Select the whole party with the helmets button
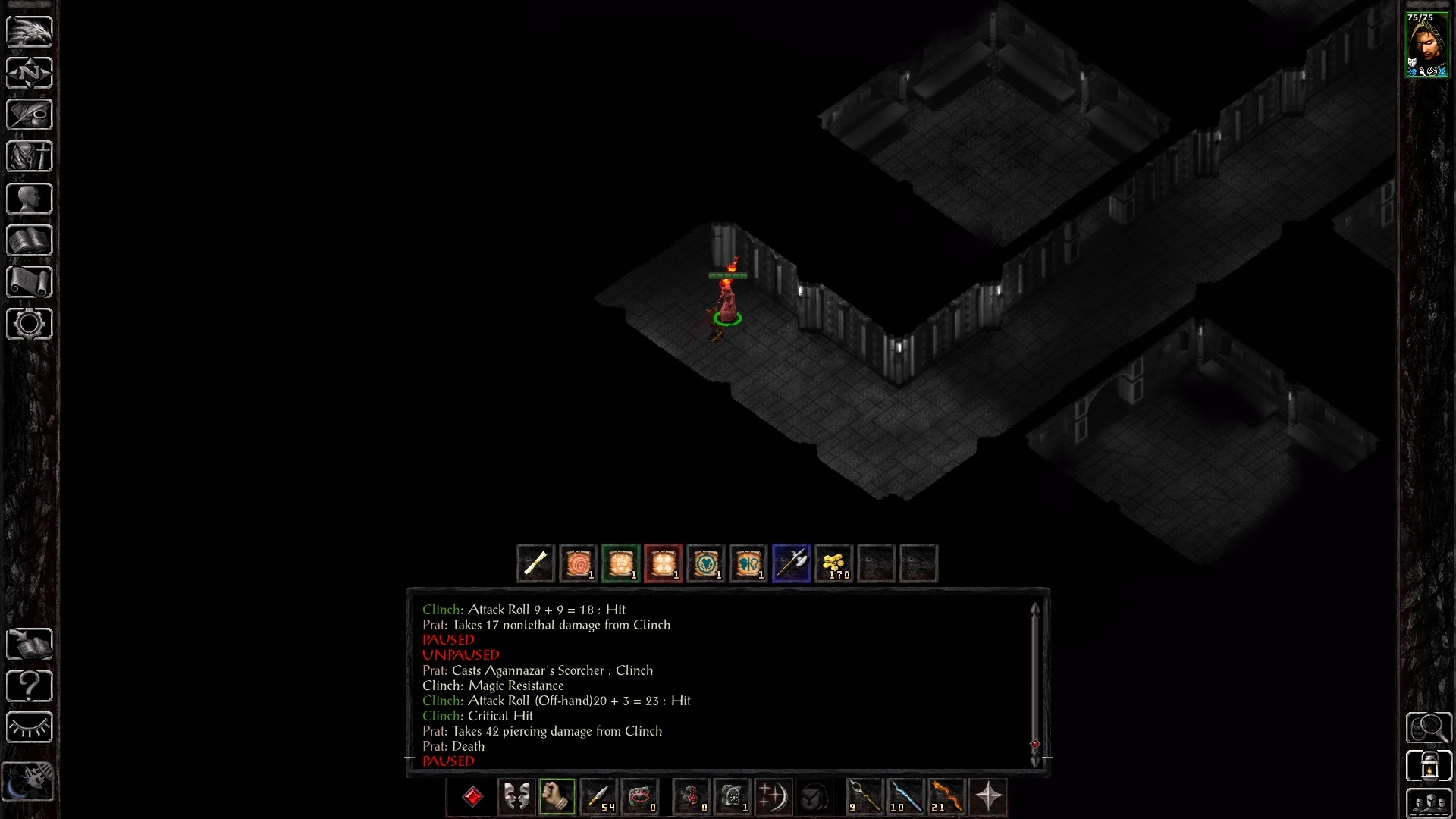1456x819 pixels. point(1429,804)
